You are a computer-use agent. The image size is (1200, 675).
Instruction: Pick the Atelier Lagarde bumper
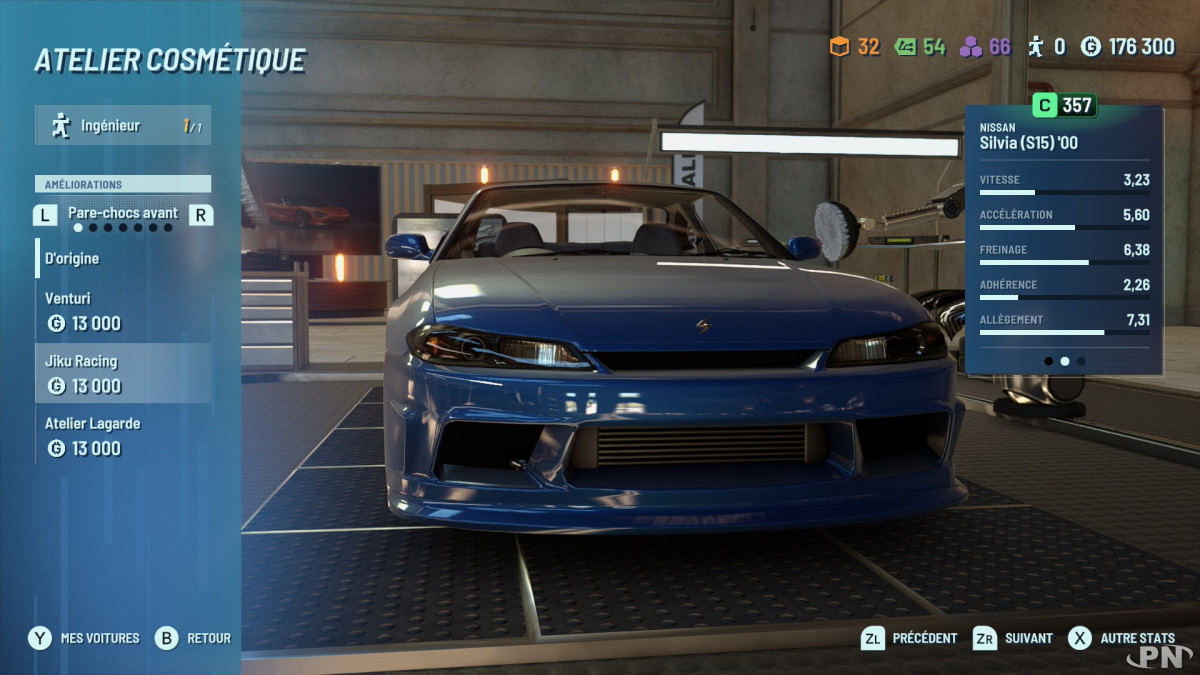tap(123, 436)
